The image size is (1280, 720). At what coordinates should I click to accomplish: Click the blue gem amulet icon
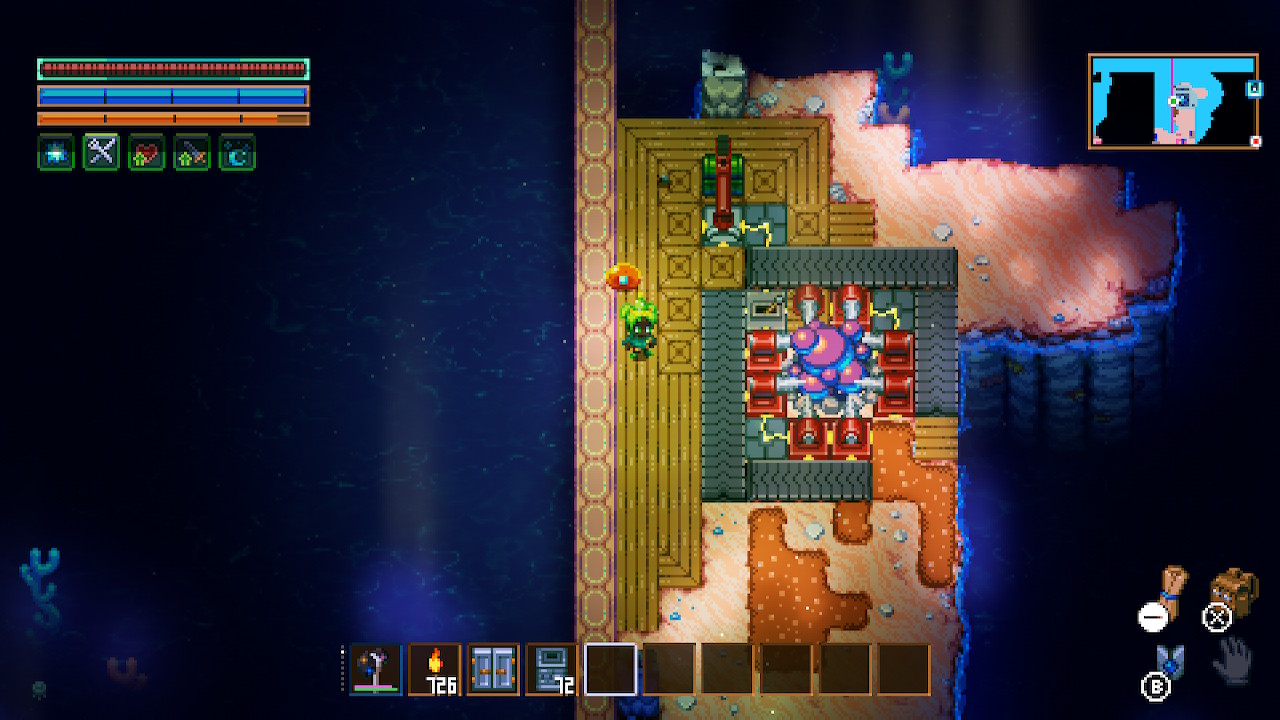tap(1170, 661)
